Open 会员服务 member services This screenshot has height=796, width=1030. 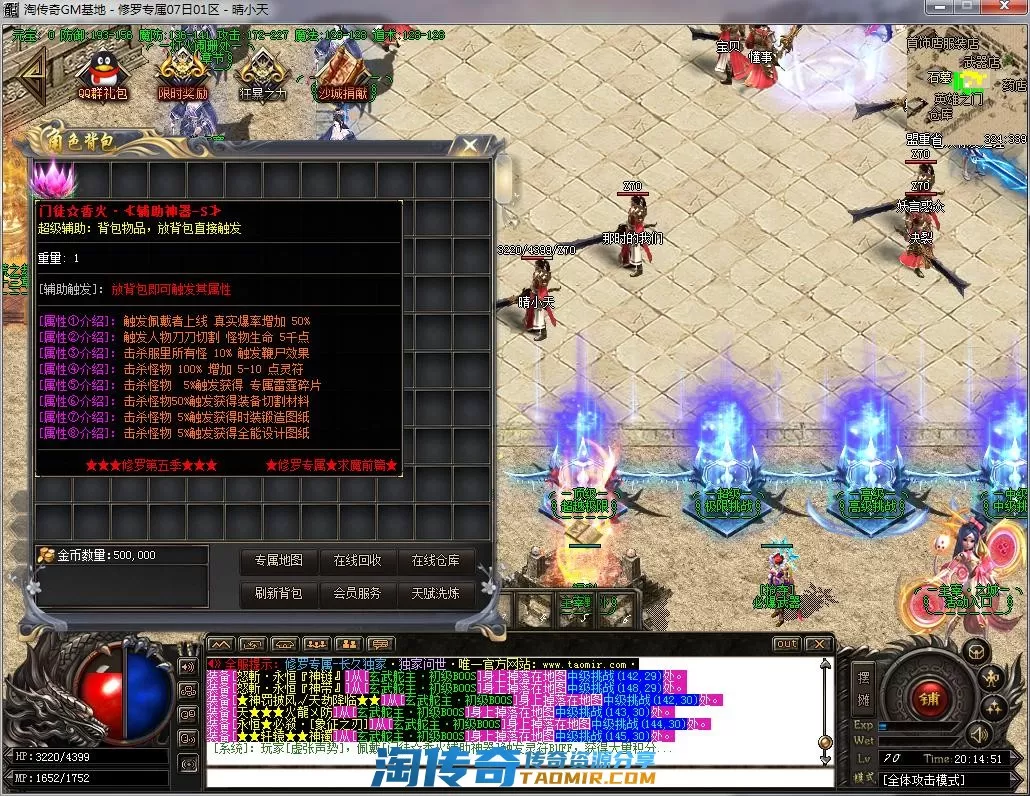click(x=357, y=593)
